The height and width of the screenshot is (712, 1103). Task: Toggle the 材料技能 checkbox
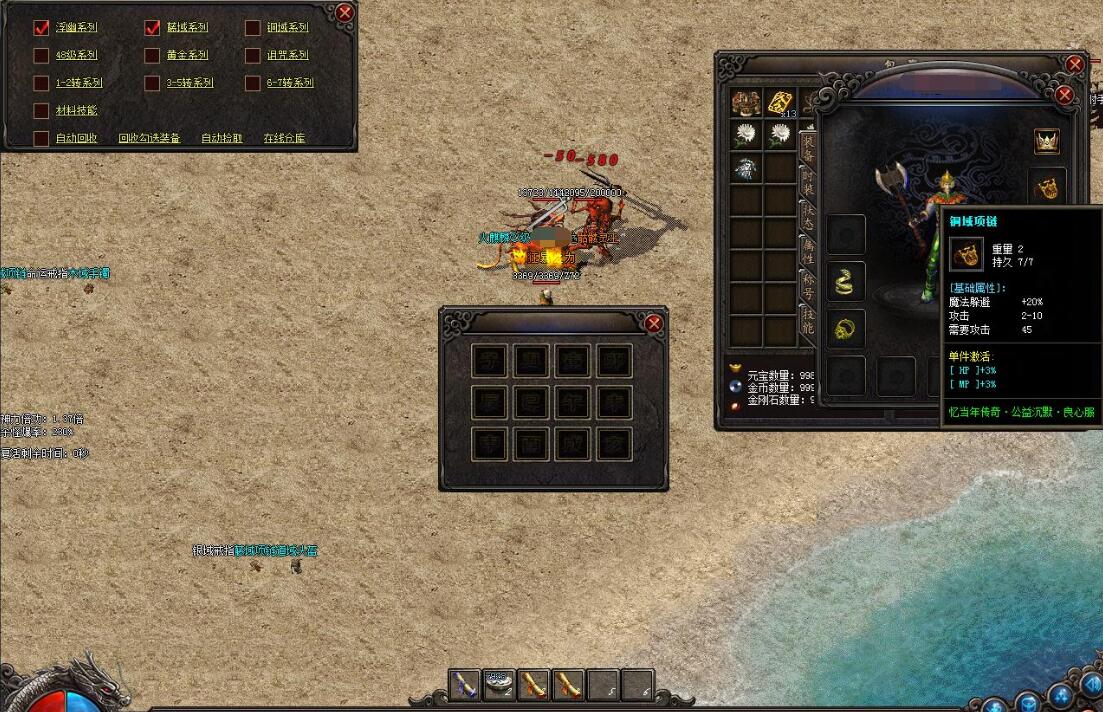(41, 111)
